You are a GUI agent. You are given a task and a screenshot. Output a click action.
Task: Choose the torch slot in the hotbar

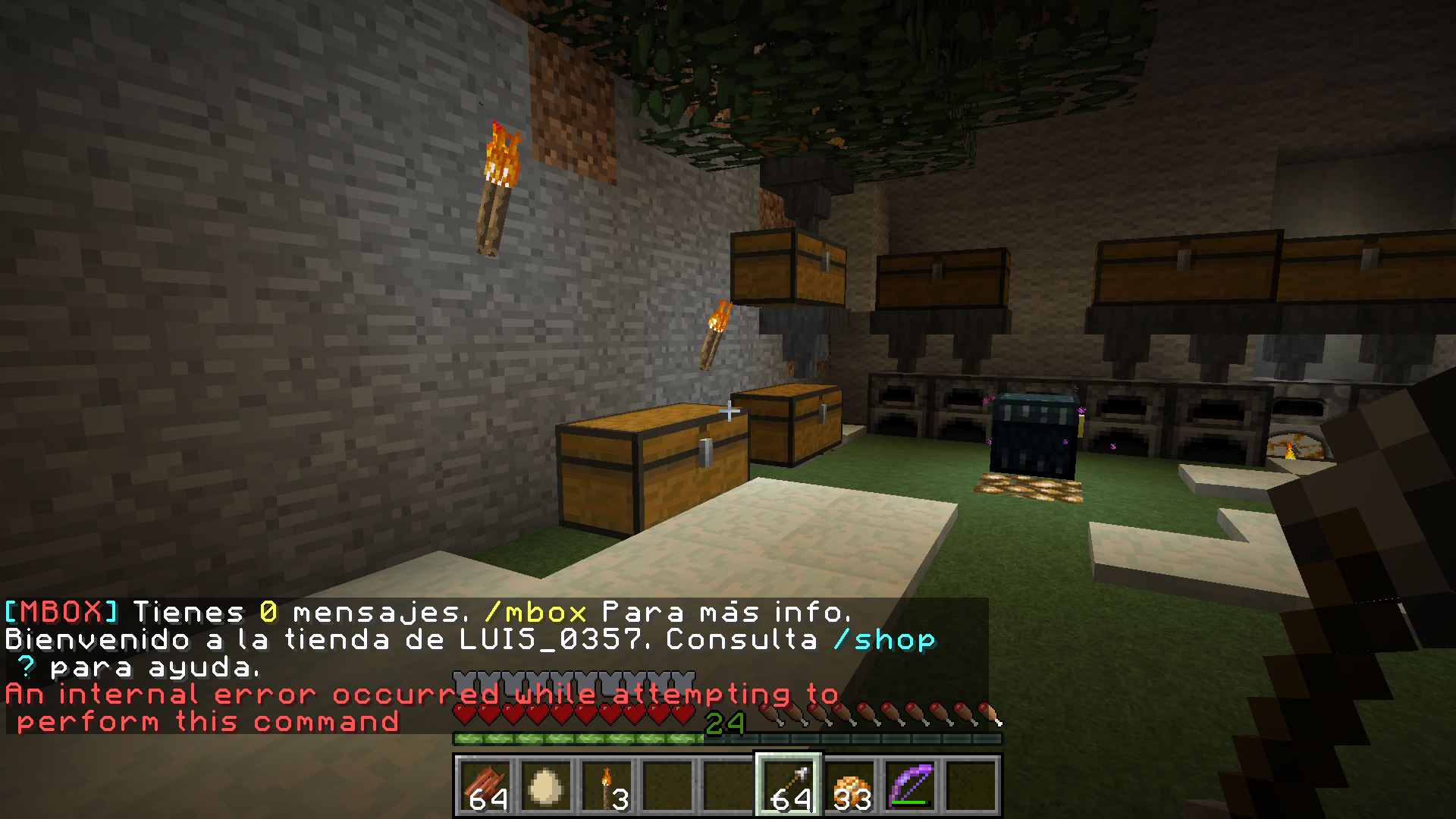tap(607, 786)
